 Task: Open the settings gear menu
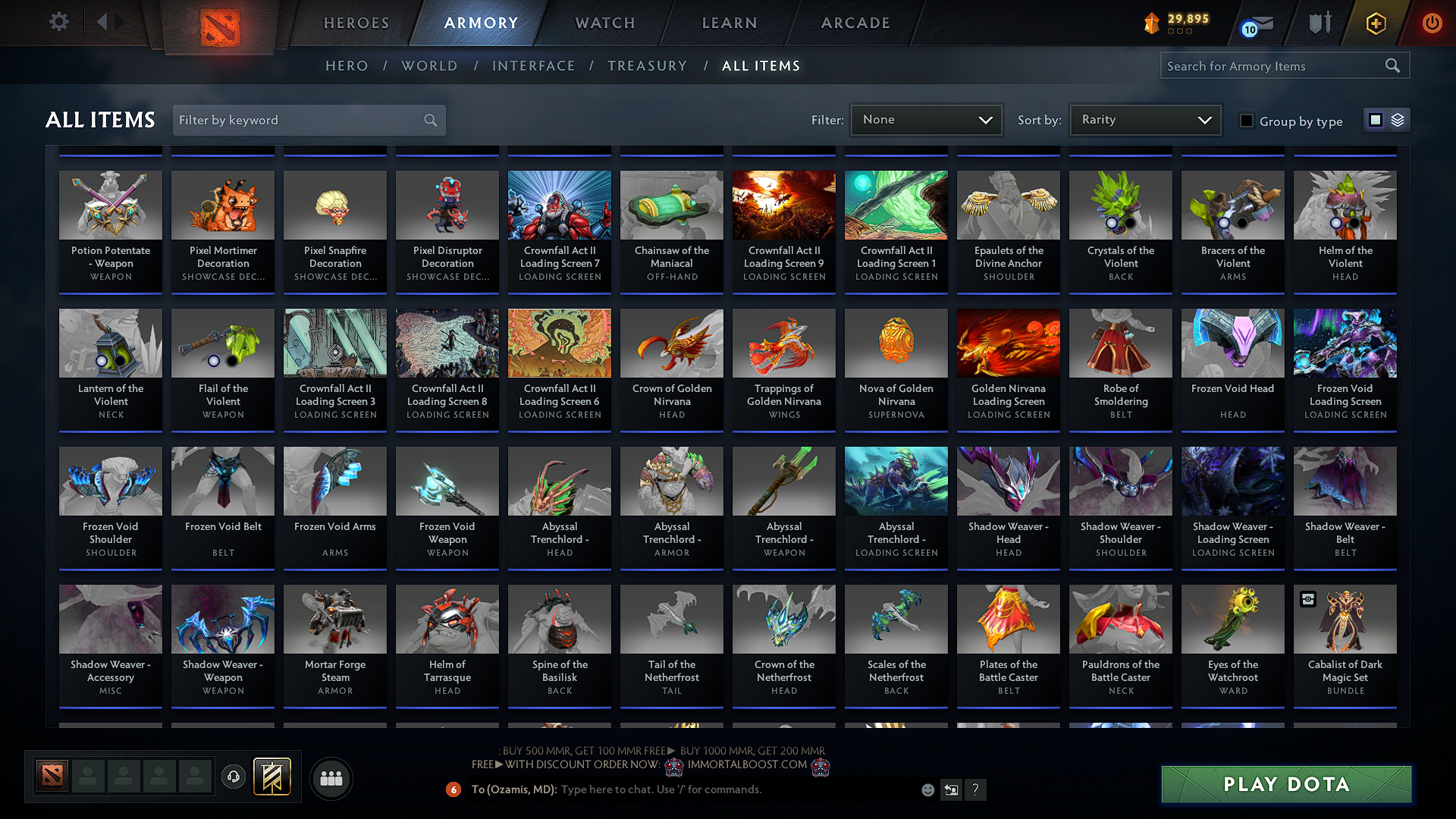pos(58,22)
